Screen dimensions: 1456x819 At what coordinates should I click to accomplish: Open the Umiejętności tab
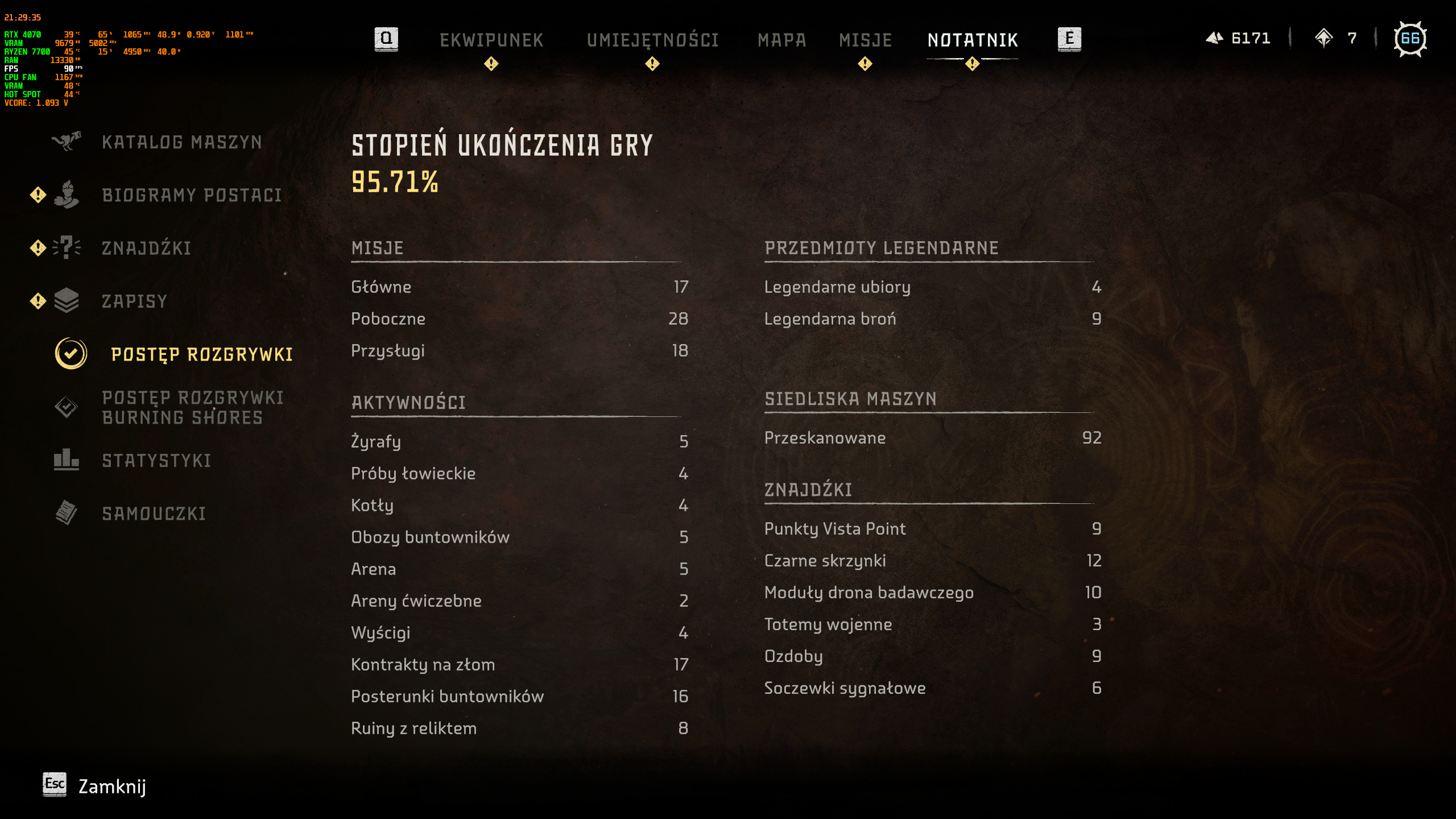652,40
